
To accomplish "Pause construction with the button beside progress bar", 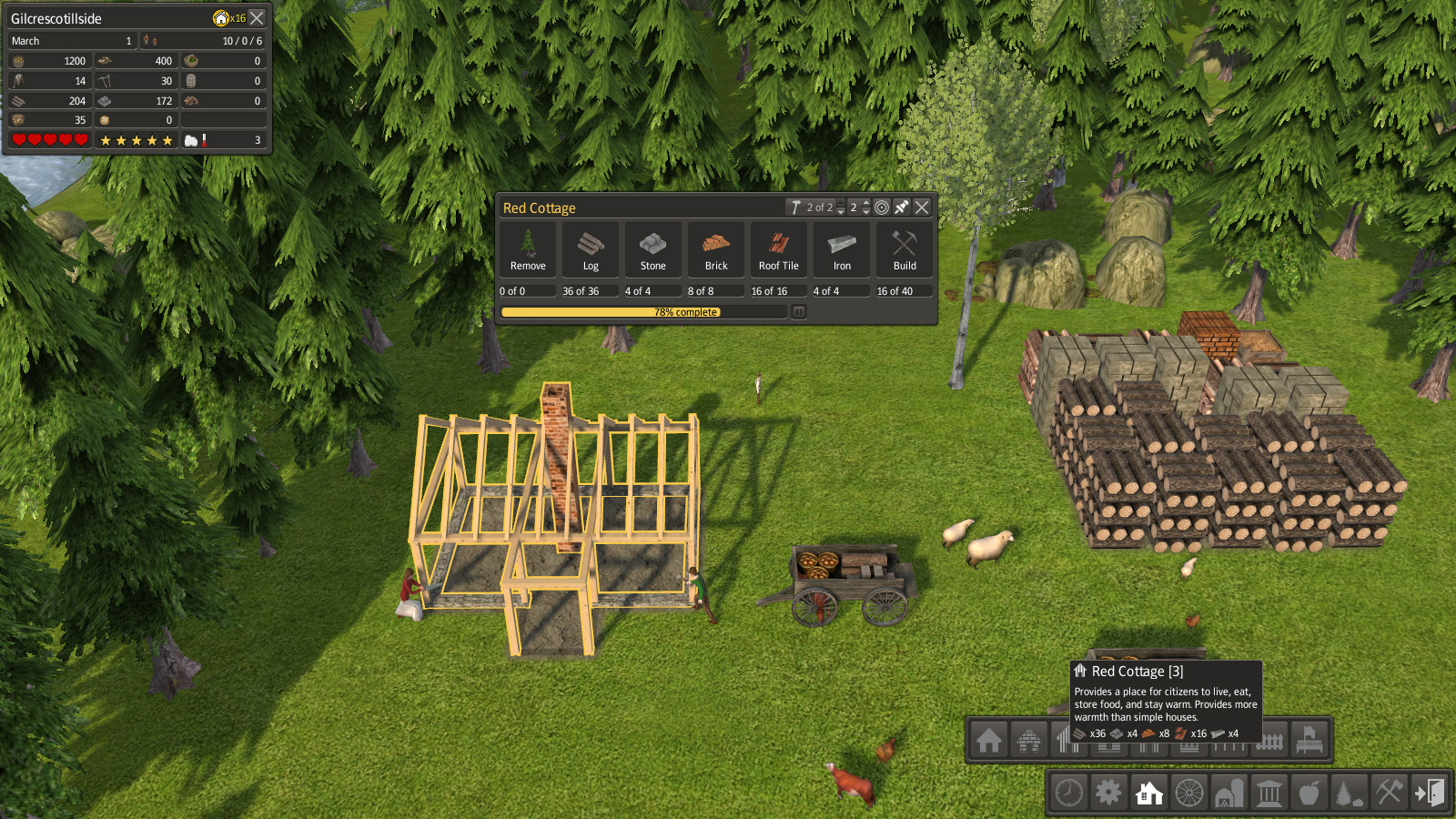I will point(798,312).
